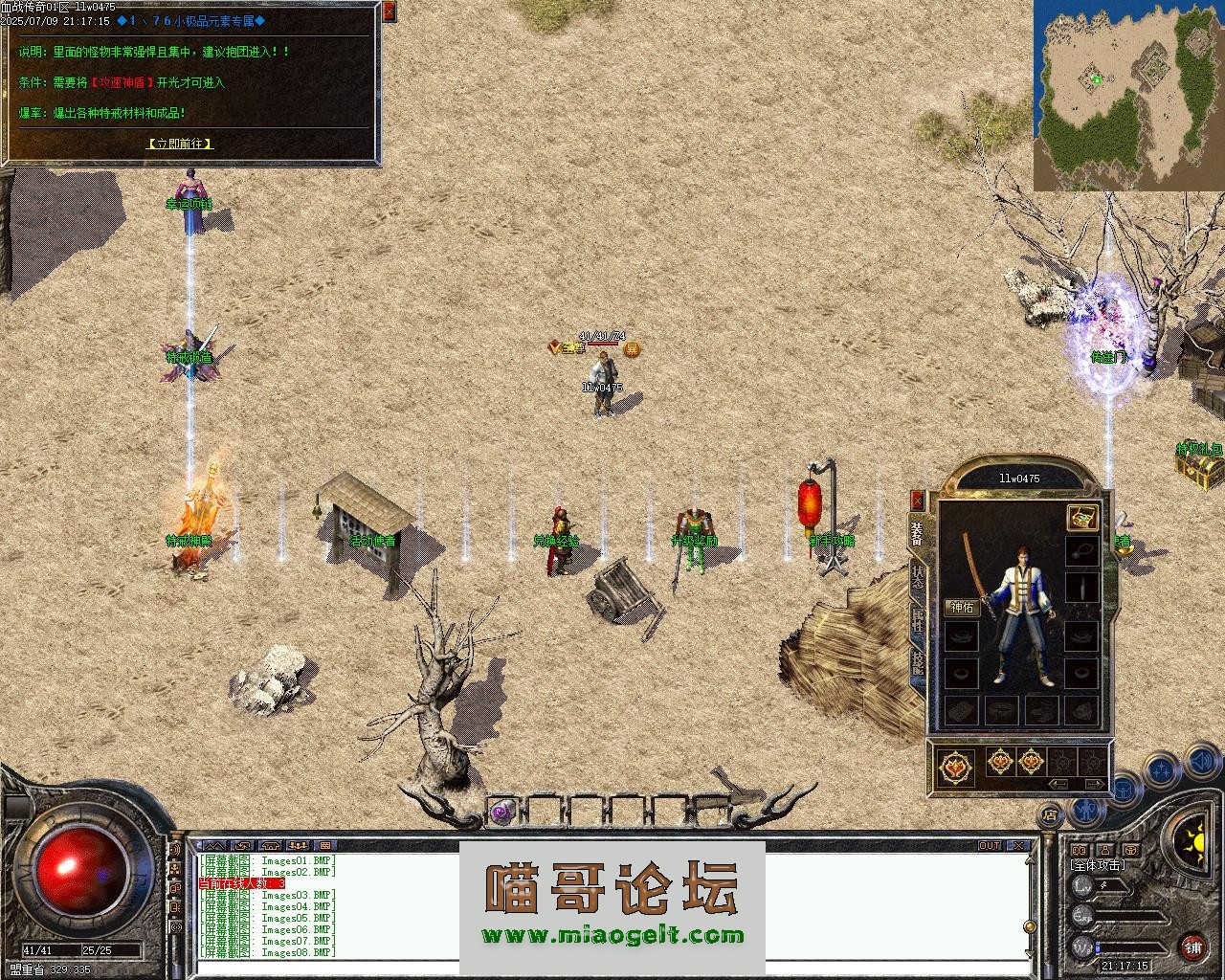Close the chat log with its X
This screenshot has width=1225, height=980.
tap(1019, 846)
